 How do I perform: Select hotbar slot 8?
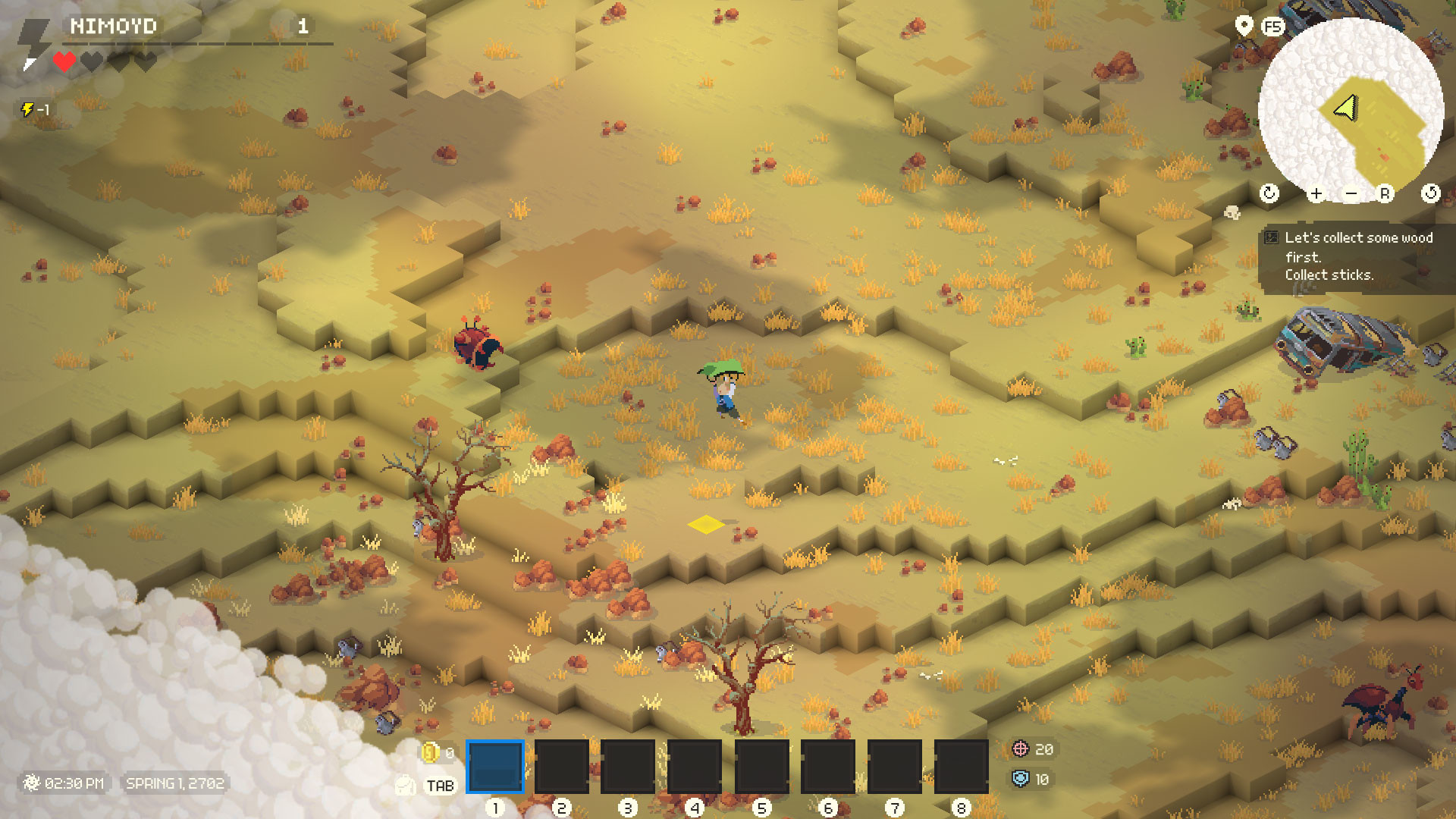click(x=960, y=767)
